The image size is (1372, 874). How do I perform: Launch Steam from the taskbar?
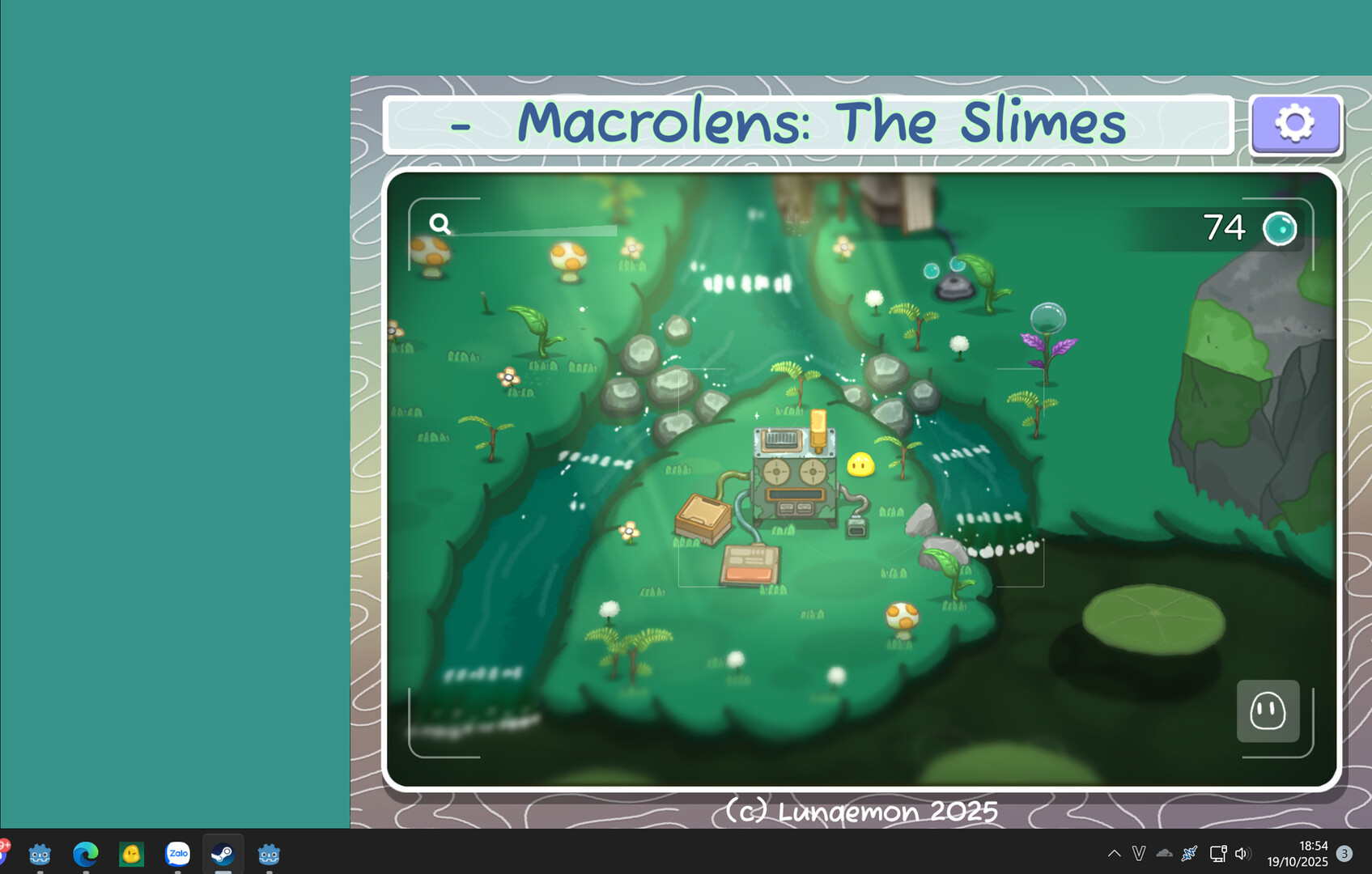pos(223,854)
